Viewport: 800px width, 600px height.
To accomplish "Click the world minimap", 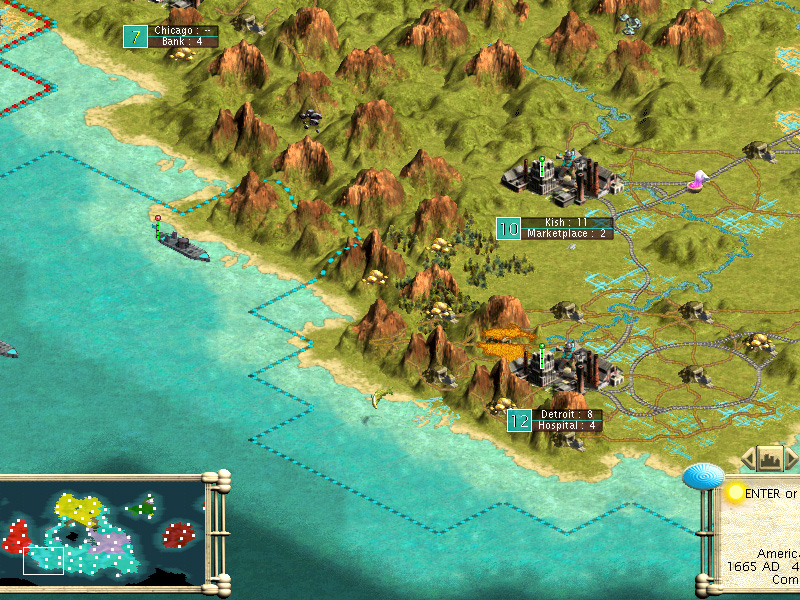I will (103, 535).
